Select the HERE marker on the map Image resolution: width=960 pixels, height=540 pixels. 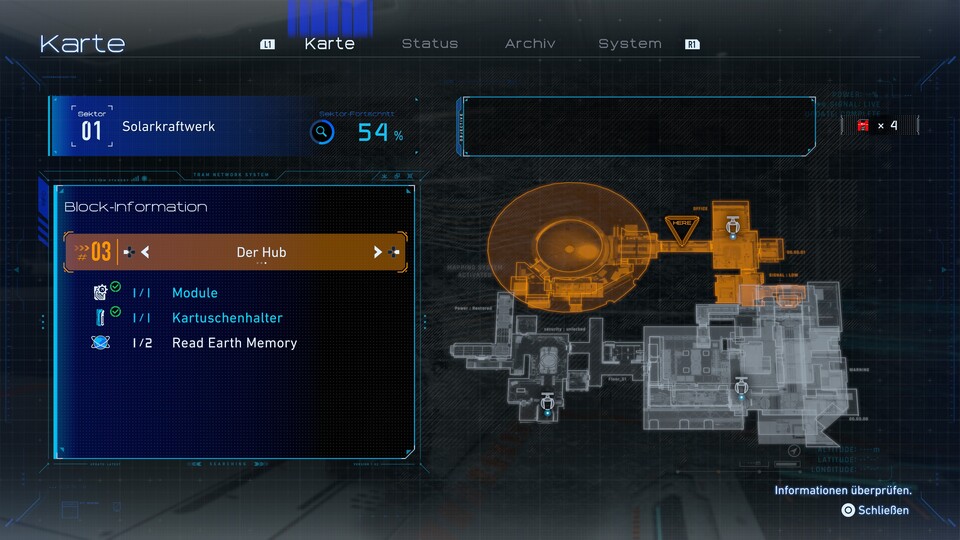click(682, 226)
